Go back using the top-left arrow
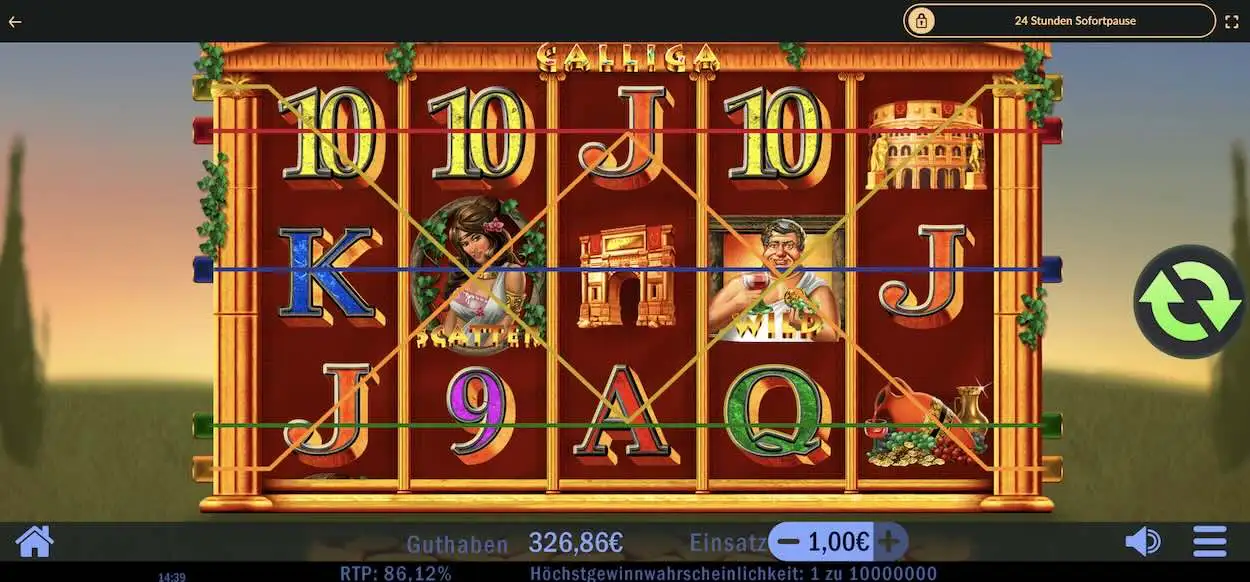Image resolution: width=1250 pixels, height=582 pixels. tap(15, 21)
